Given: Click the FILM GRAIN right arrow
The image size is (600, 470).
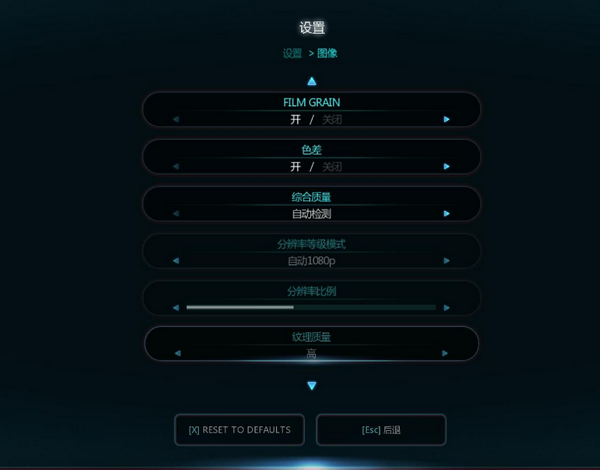Looking at the screenshot, I should click(447, 119).
